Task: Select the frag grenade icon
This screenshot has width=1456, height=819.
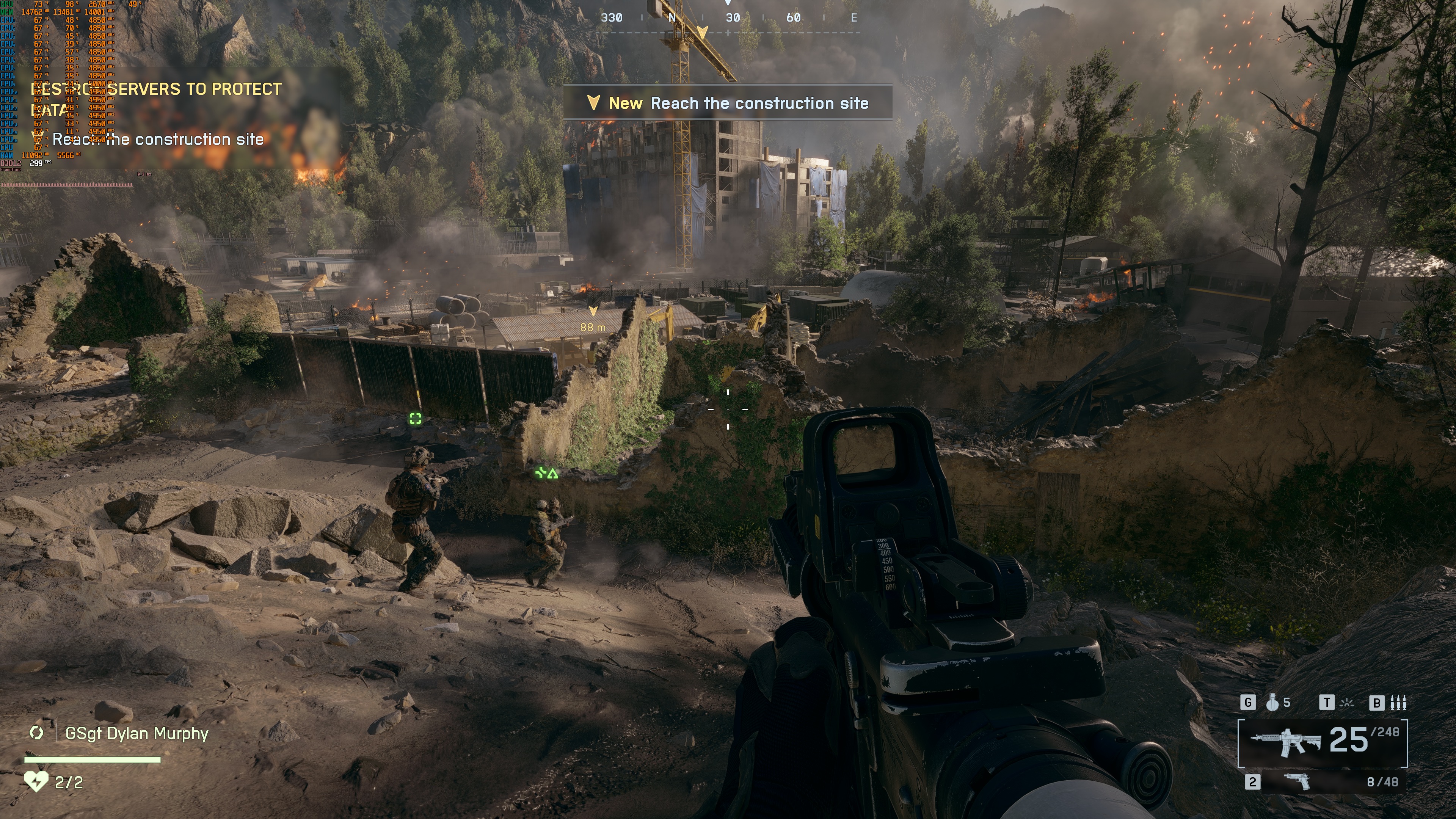Action: point(1272,703)
